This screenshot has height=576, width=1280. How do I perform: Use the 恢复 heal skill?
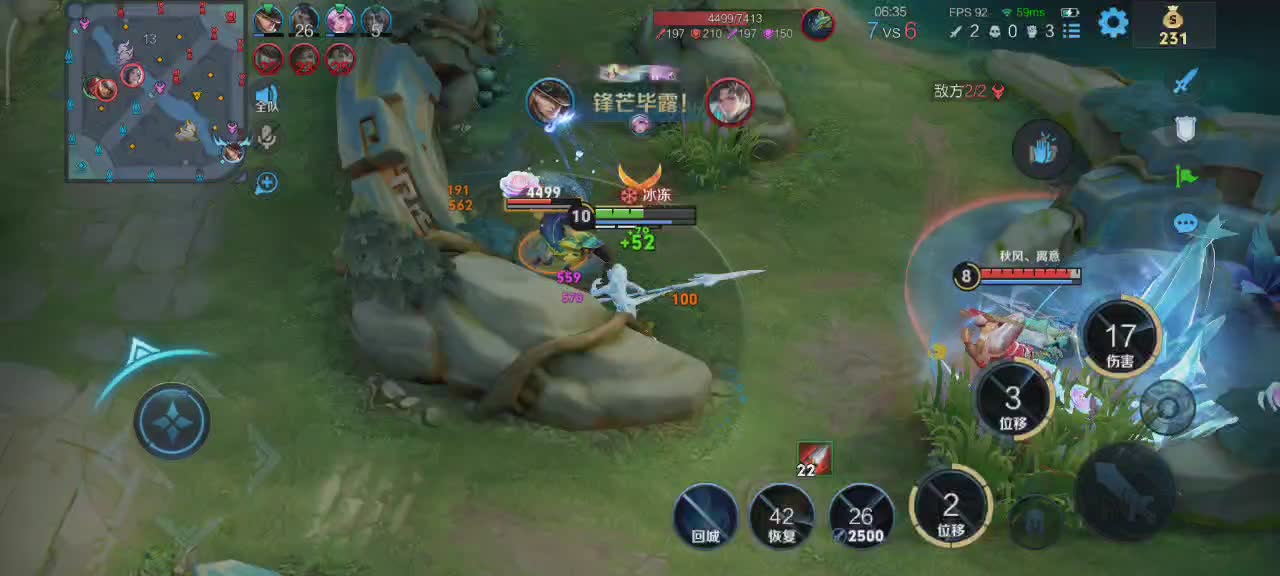coord(781,516)
